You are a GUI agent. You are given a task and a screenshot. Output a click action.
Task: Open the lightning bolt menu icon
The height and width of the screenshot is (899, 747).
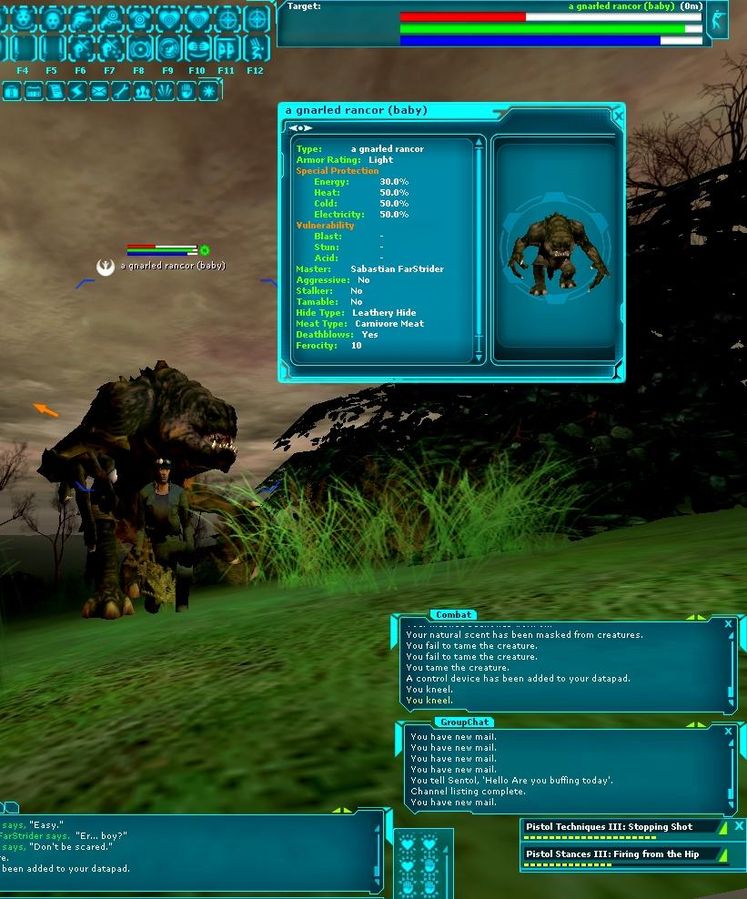tap(77, 91)
